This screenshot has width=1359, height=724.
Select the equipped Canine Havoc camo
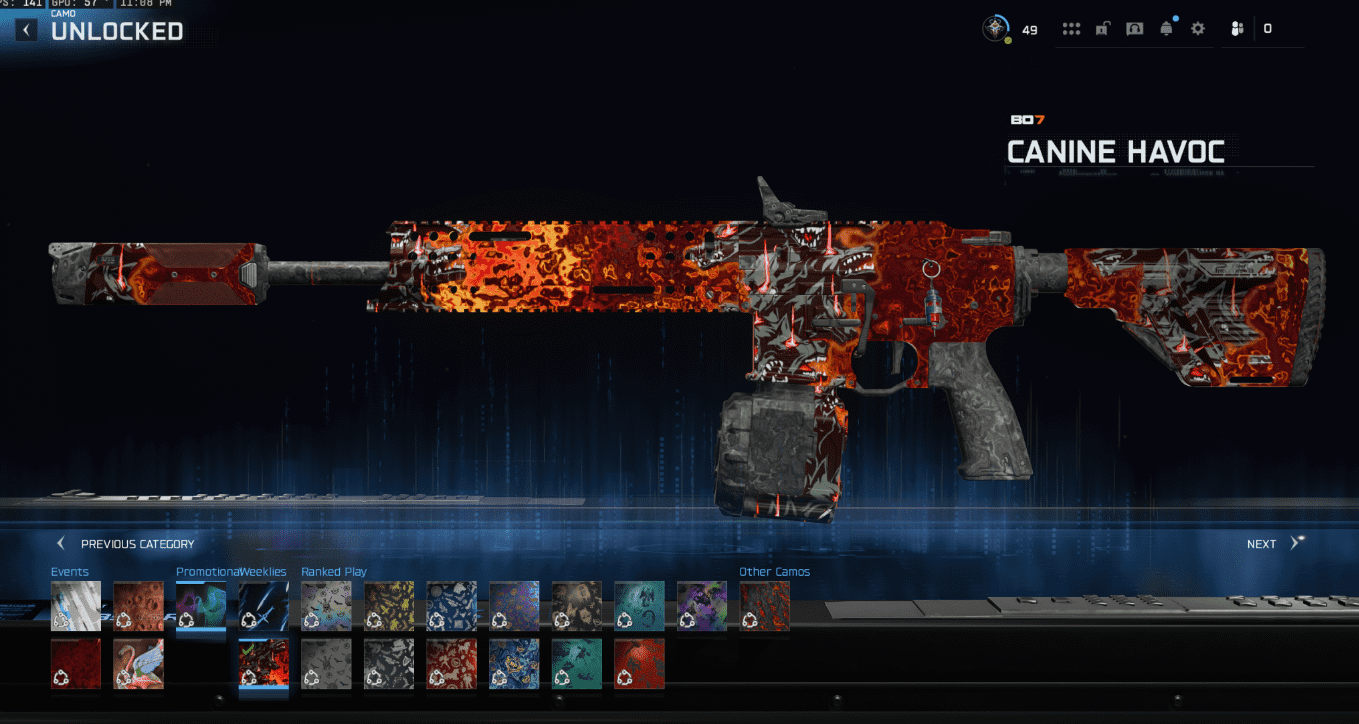click(x=264, y=664)
